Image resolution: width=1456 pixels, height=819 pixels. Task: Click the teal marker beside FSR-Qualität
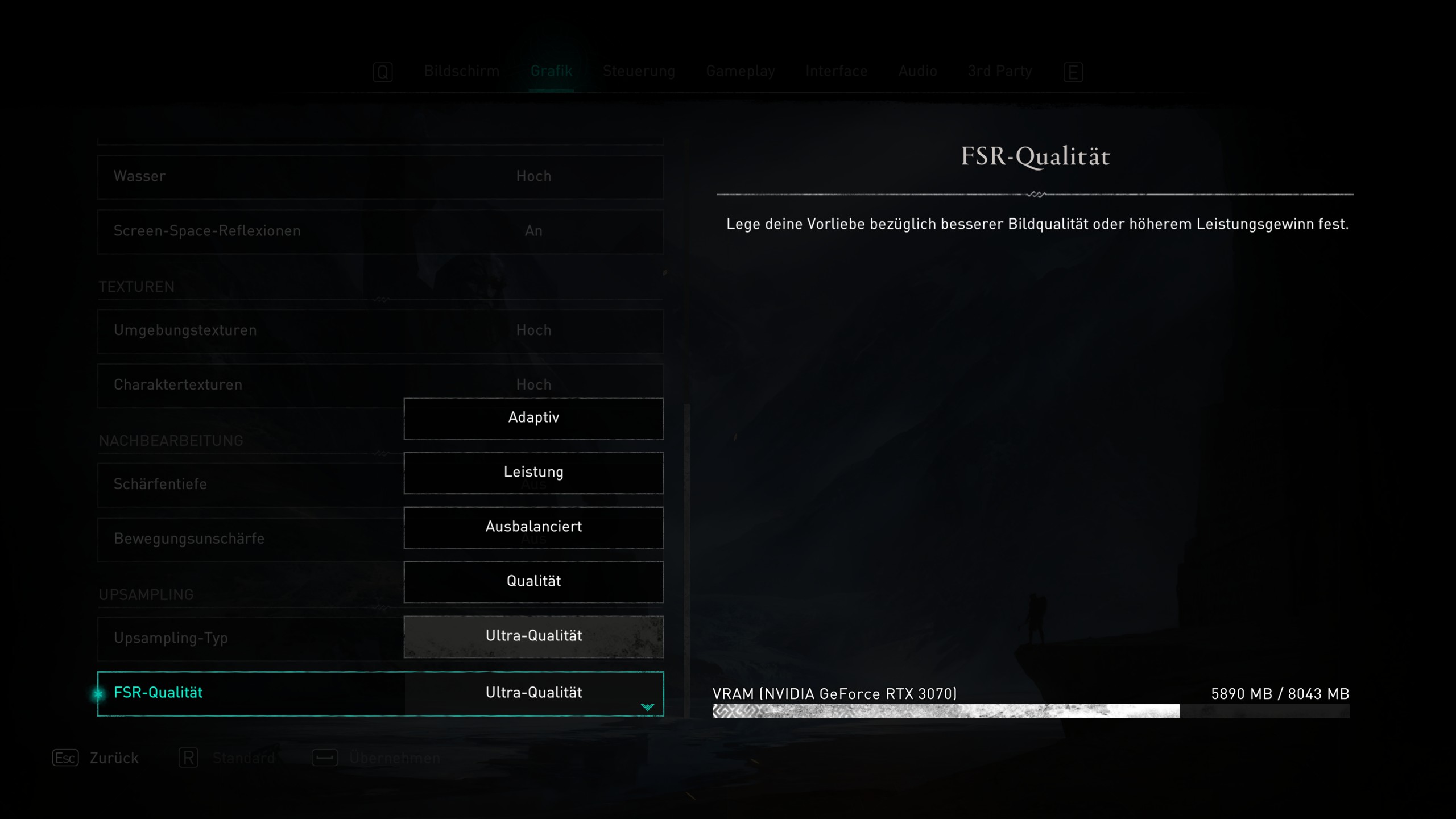98,694
